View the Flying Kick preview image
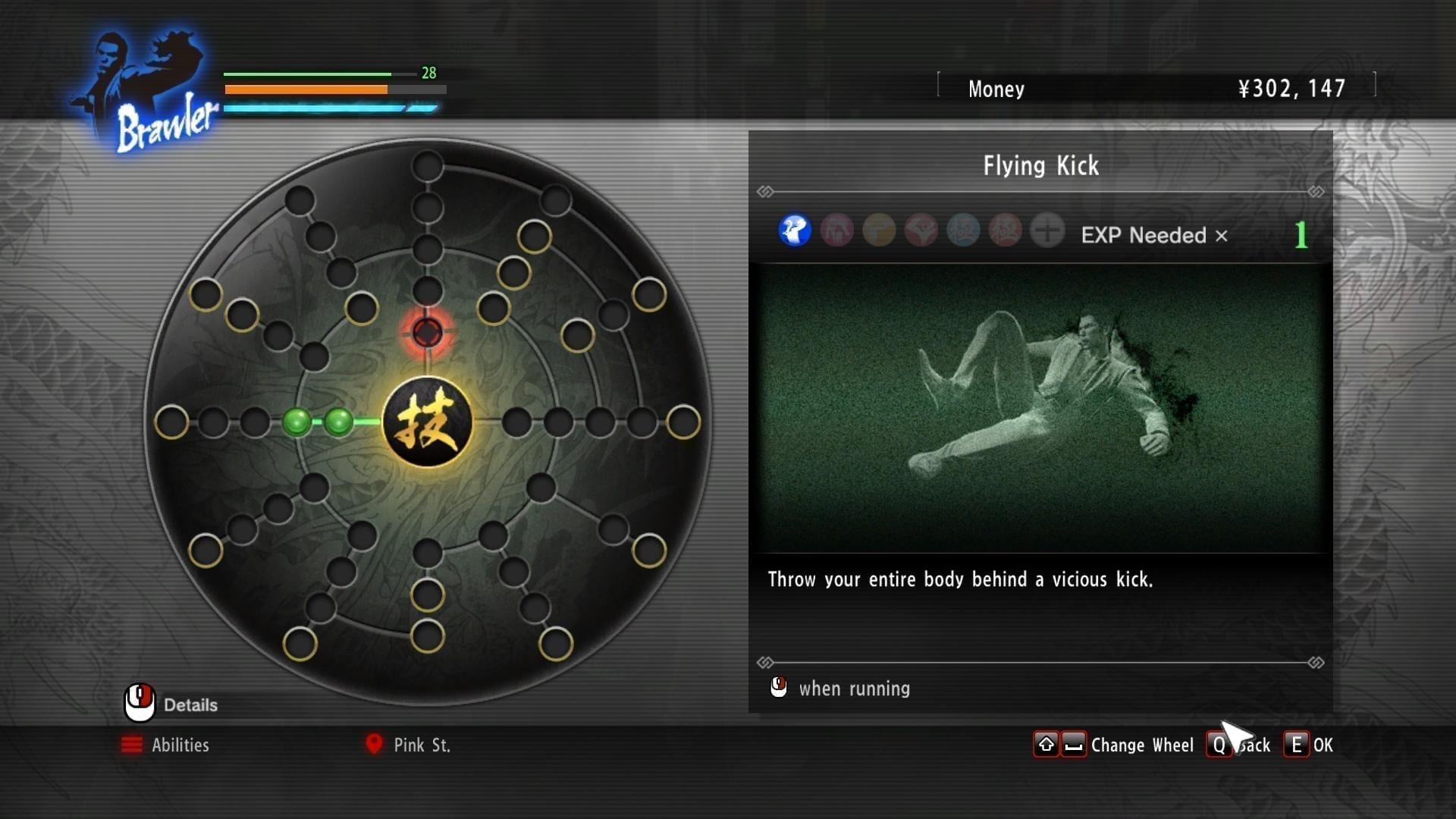 [1040, 408]
